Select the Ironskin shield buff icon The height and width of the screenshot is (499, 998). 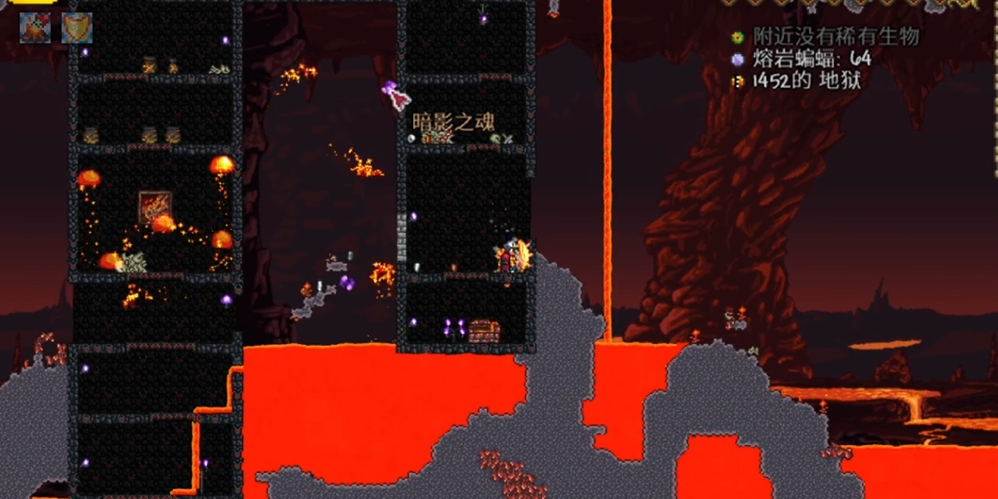(x=77, y=28)
